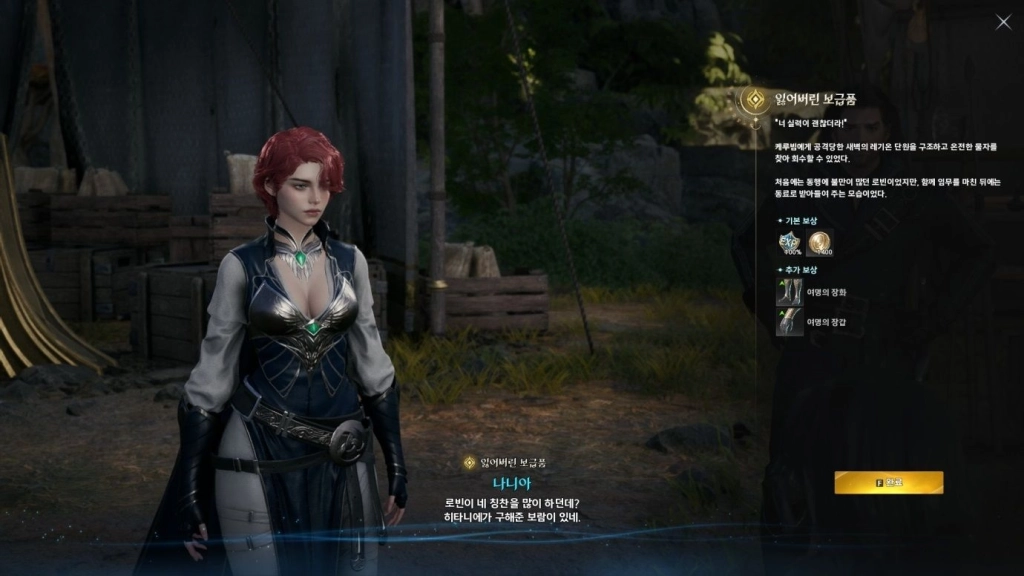Close the quest dialogue with the X
1024x576 pixels.
click(x=1003, y=22)
